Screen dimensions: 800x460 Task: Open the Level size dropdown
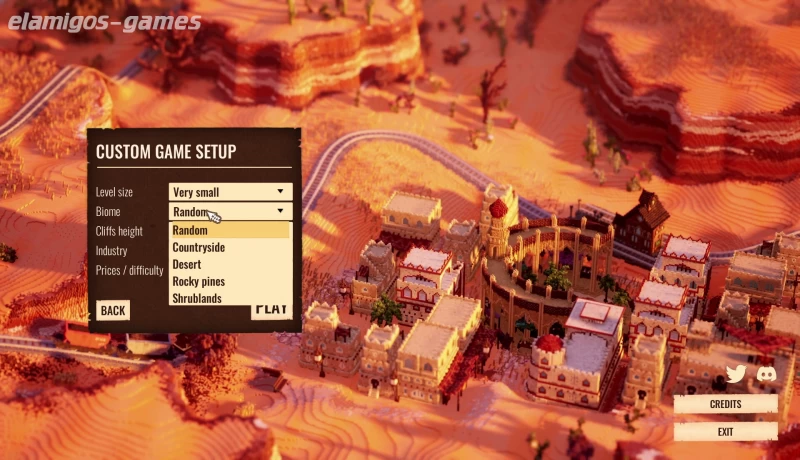tap(230, 192)
